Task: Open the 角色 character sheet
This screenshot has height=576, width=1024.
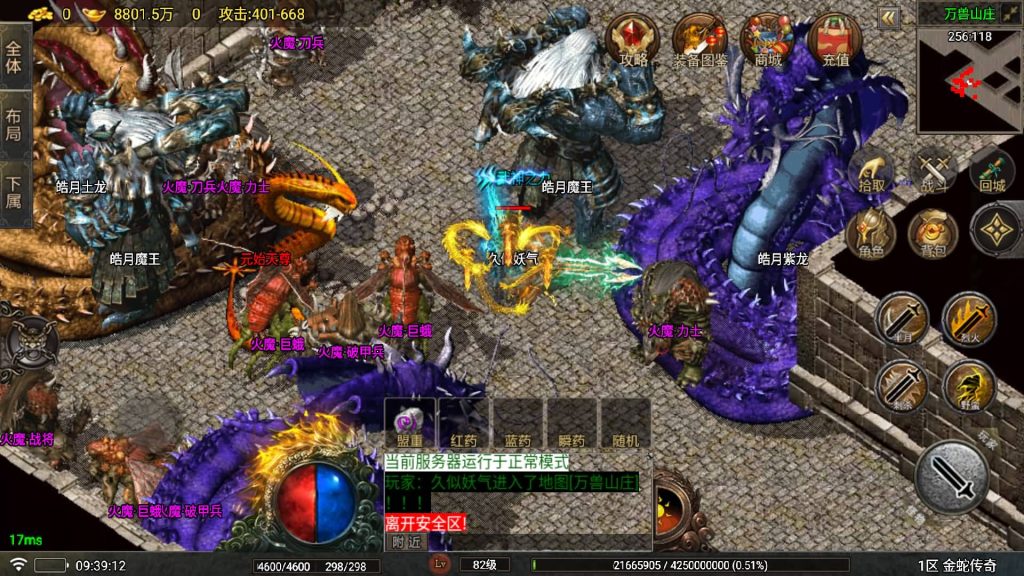Action: (x=870, y=237)
